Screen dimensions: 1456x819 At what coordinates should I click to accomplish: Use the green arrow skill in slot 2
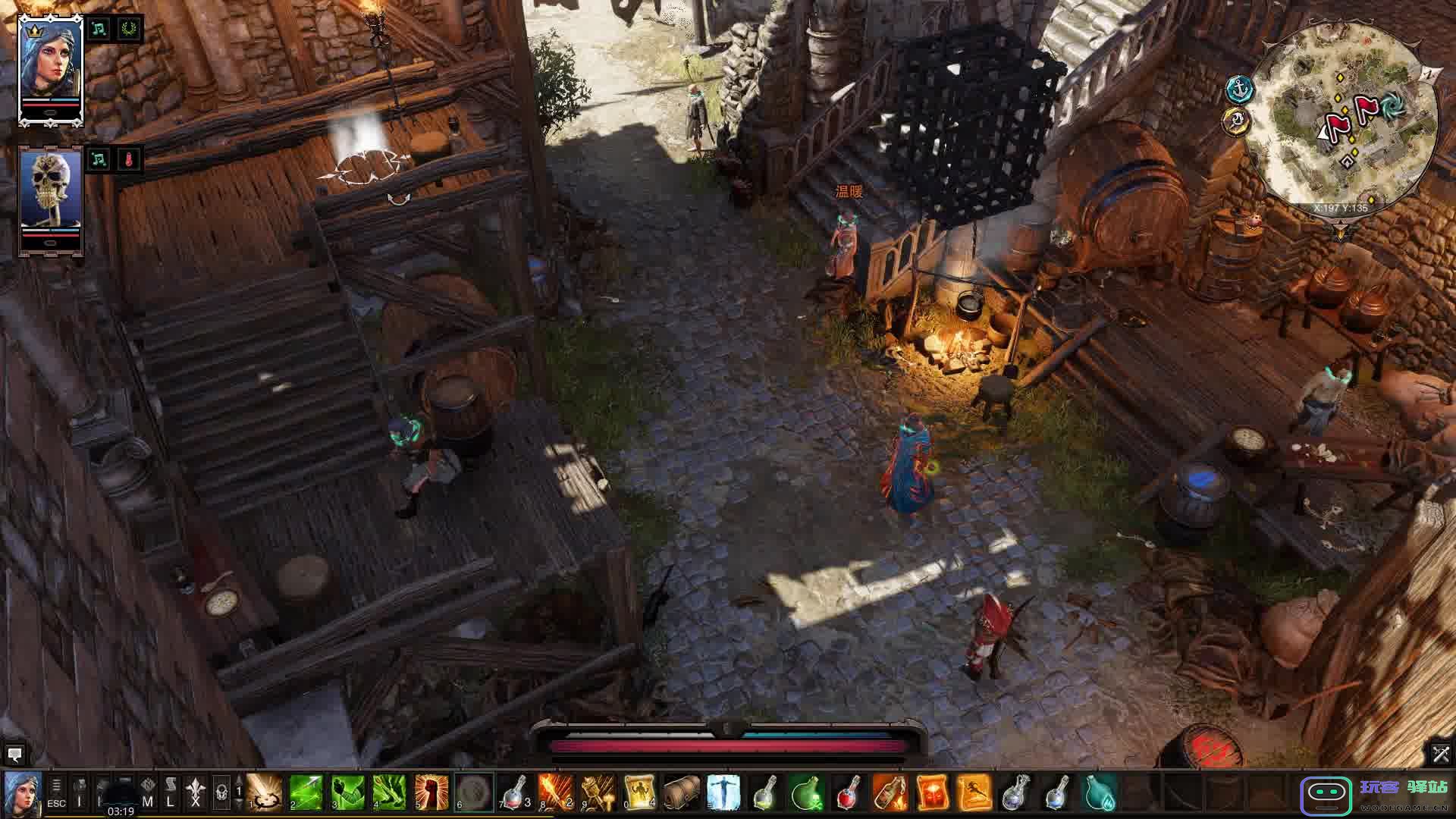(306, 792)
